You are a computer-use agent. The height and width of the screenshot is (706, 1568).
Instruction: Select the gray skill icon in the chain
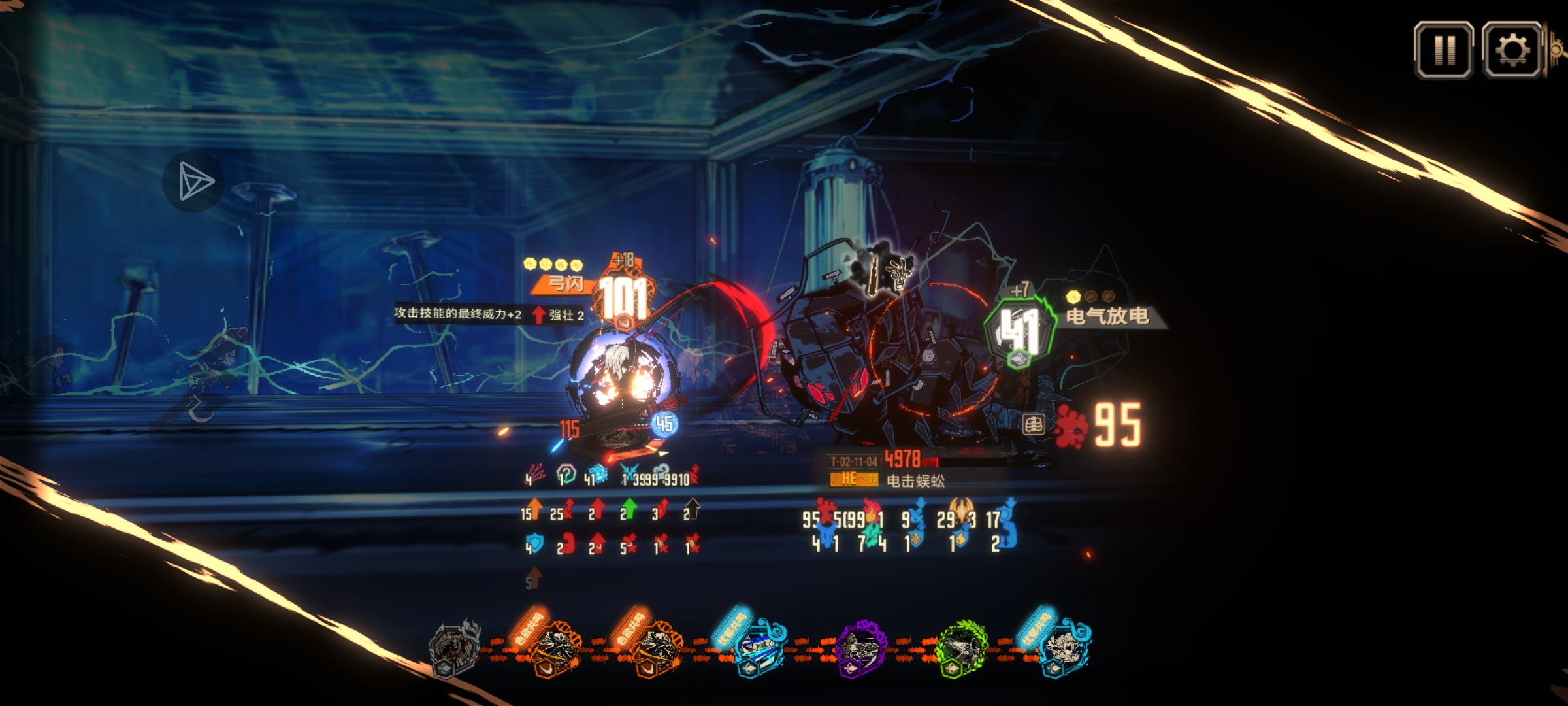[453, 647]
